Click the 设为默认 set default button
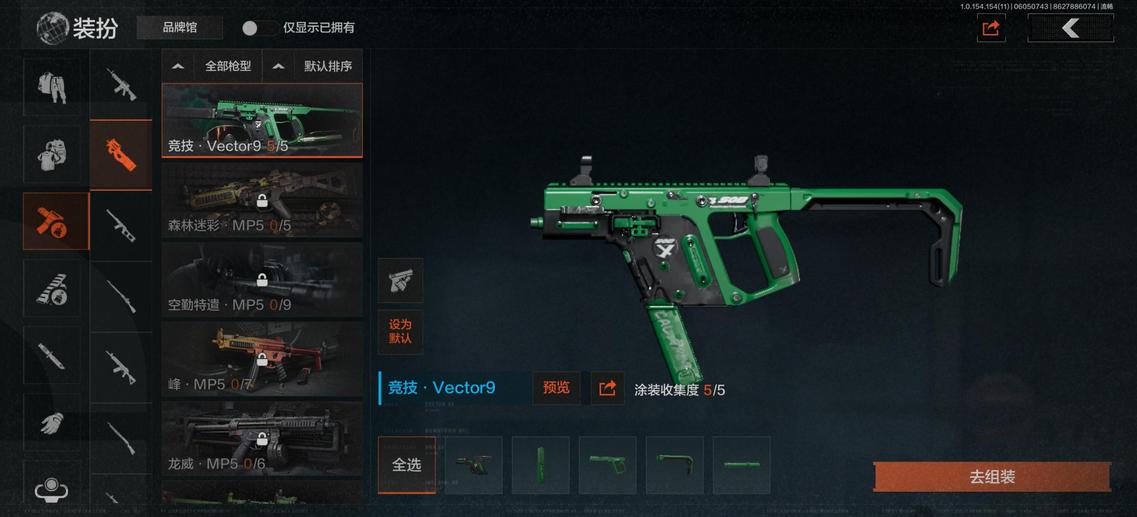Screen dimensions: 1137x517 point(400,331)
